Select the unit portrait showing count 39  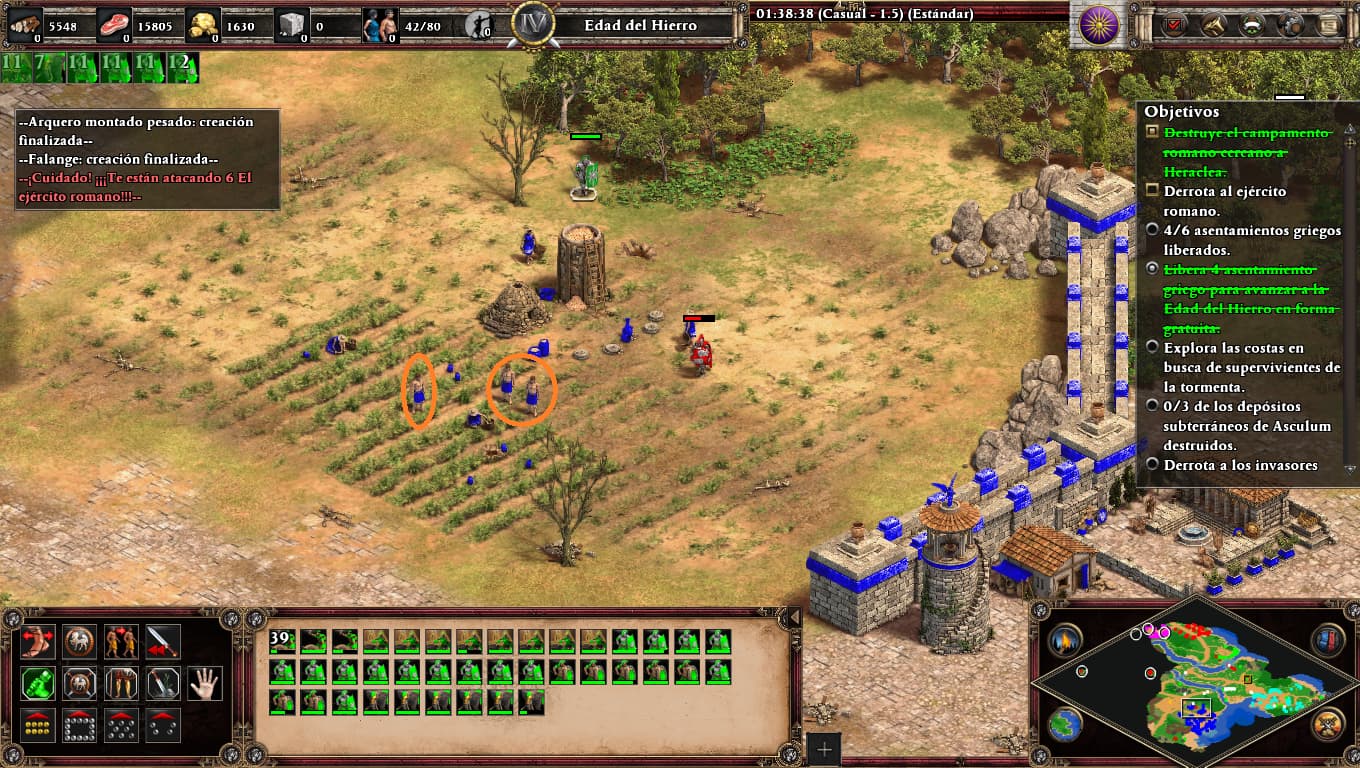click(283, 642)
